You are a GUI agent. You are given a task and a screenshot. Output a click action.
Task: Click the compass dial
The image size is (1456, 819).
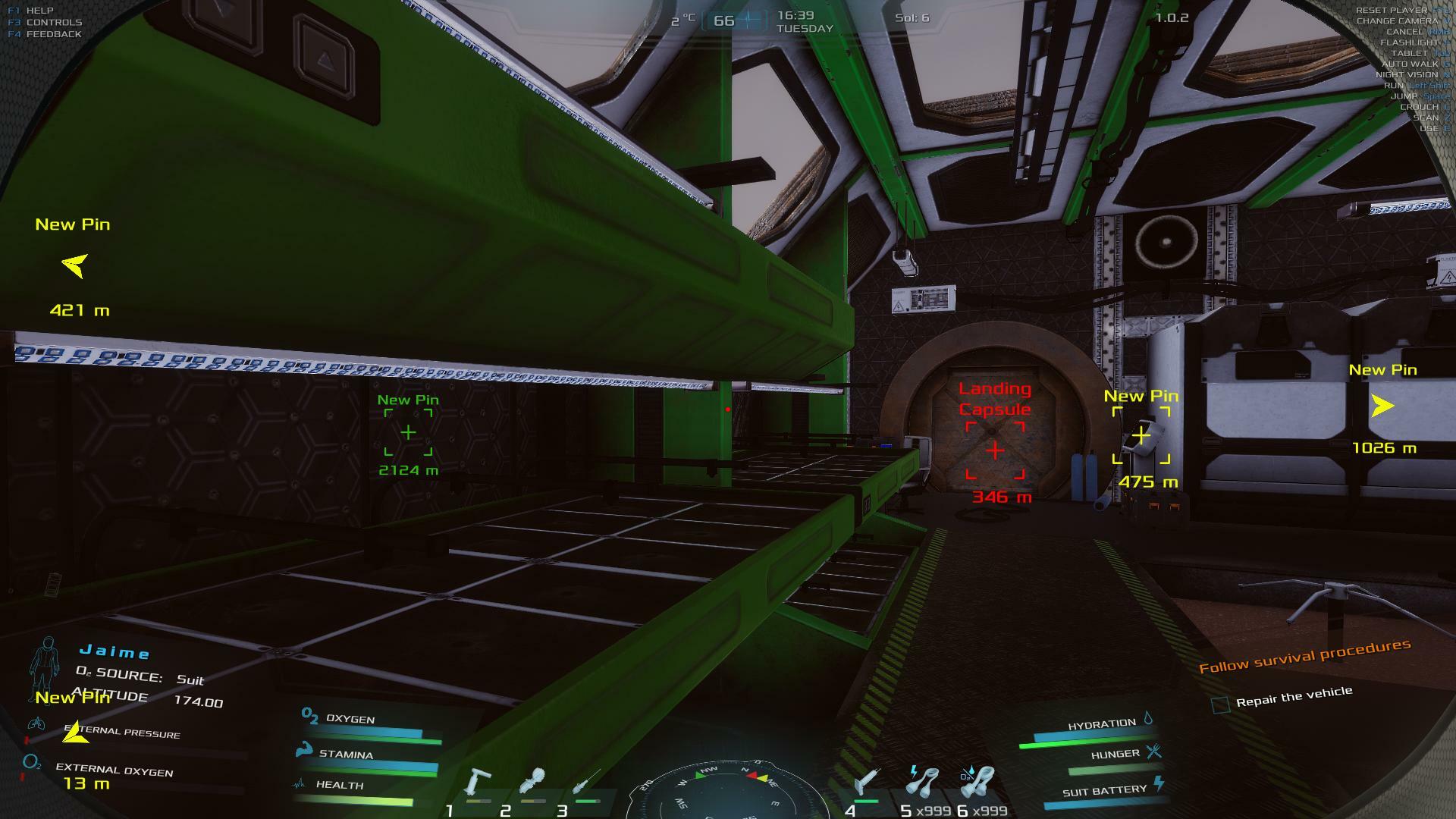tap(726, 792)
